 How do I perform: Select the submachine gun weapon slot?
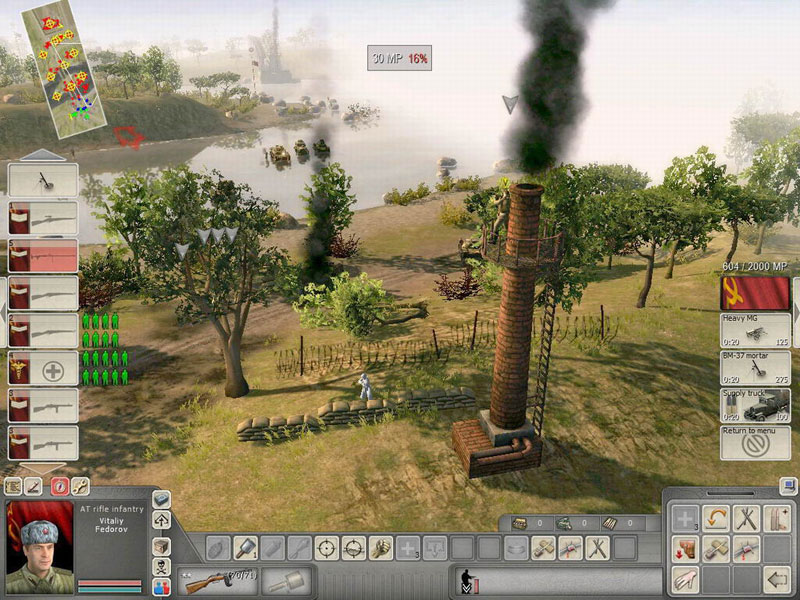tap(215, 579)
